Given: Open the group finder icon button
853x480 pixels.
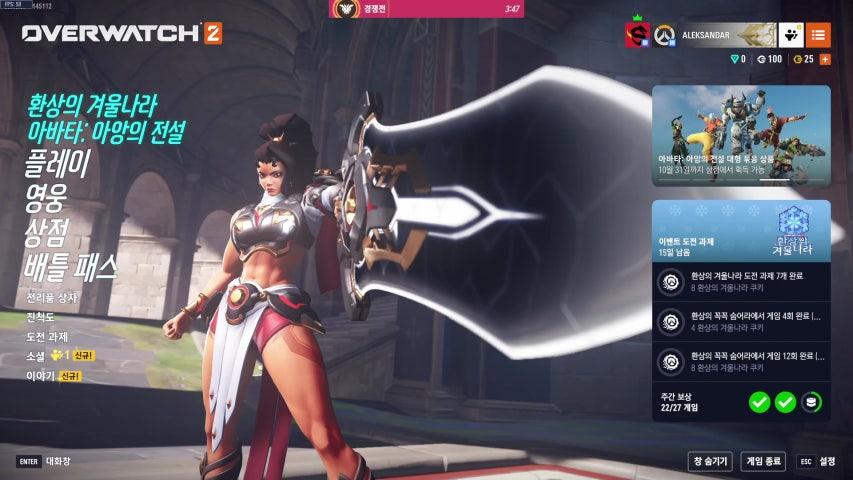Looking at the screenshot, I should (790, 35).
